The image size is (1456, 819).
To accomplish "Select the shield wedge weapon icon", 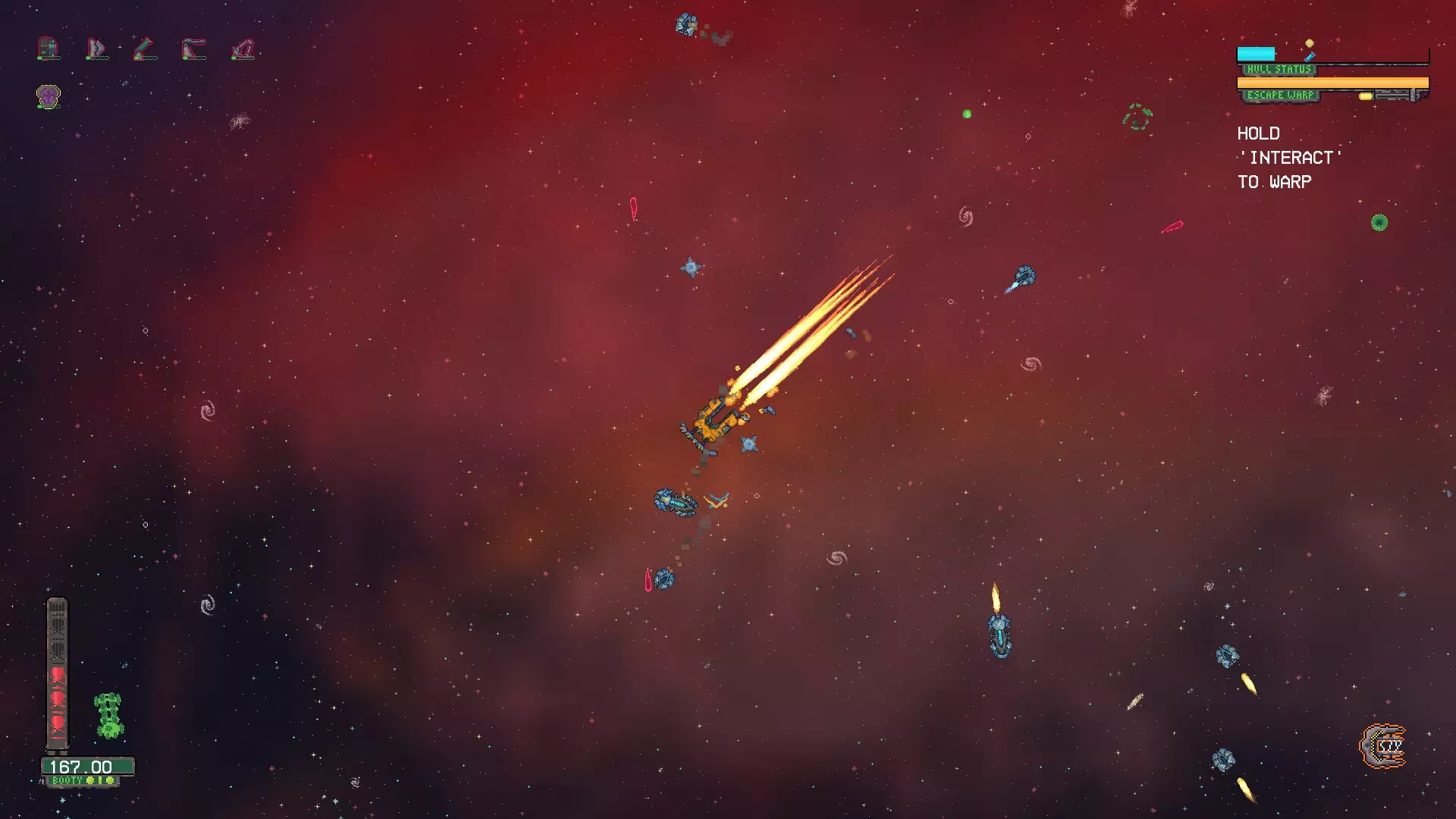I will pyautogui.click(x=96, y=47).
